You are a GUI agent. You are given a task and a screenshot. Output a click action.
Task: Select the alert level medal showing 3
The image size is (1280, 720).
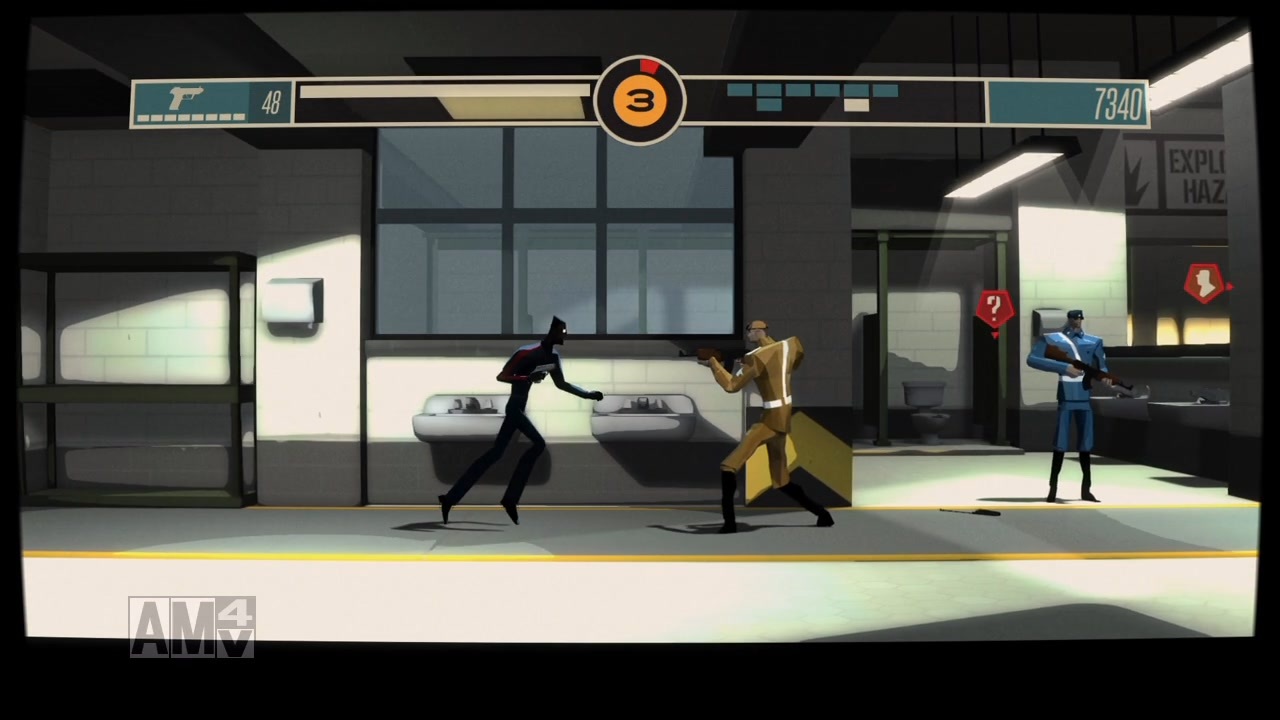click(641, 99)
